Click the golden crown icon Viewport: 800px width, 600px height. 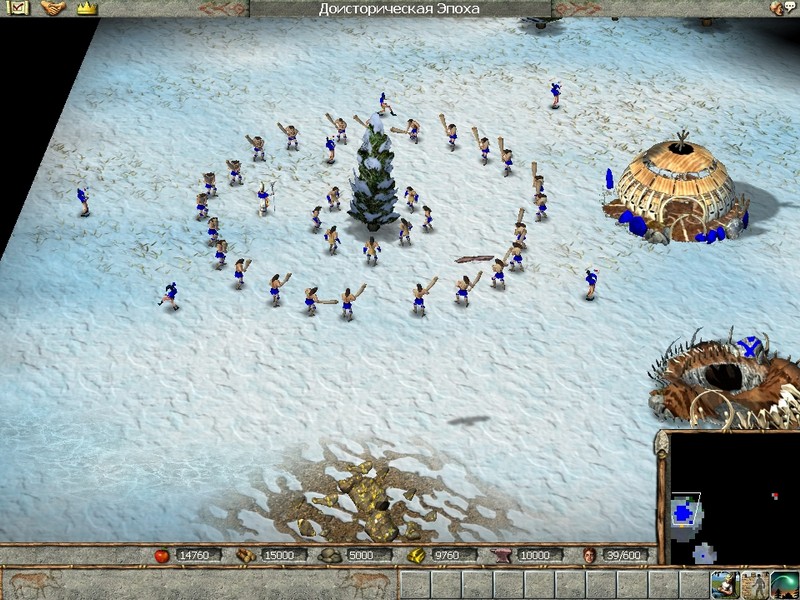click(86, 8)
